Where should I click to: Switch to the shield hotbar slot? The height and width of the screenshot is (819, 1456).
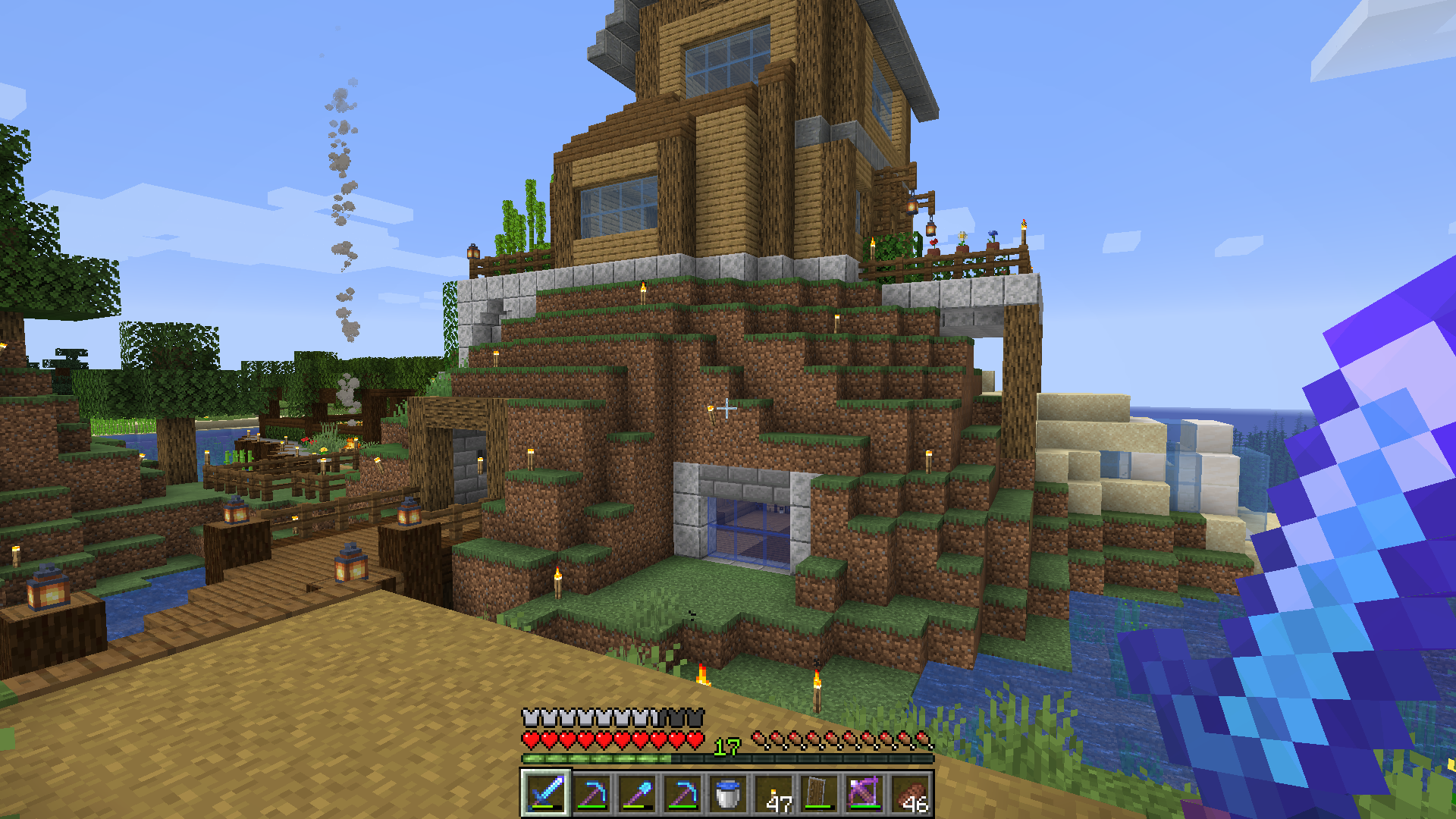819,793
